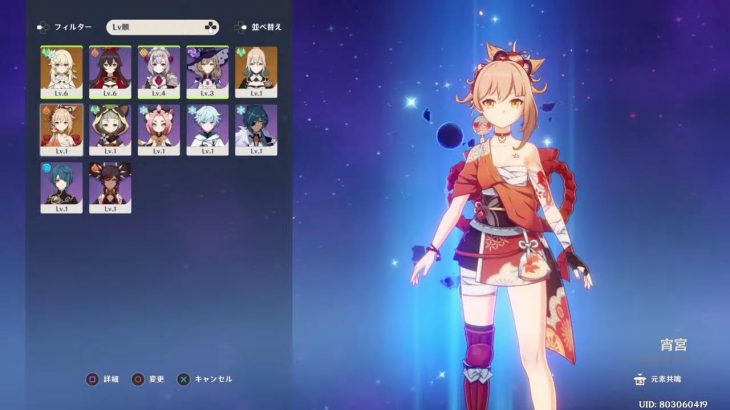Choose Kaeya's portrait

[x=256, y=129]
